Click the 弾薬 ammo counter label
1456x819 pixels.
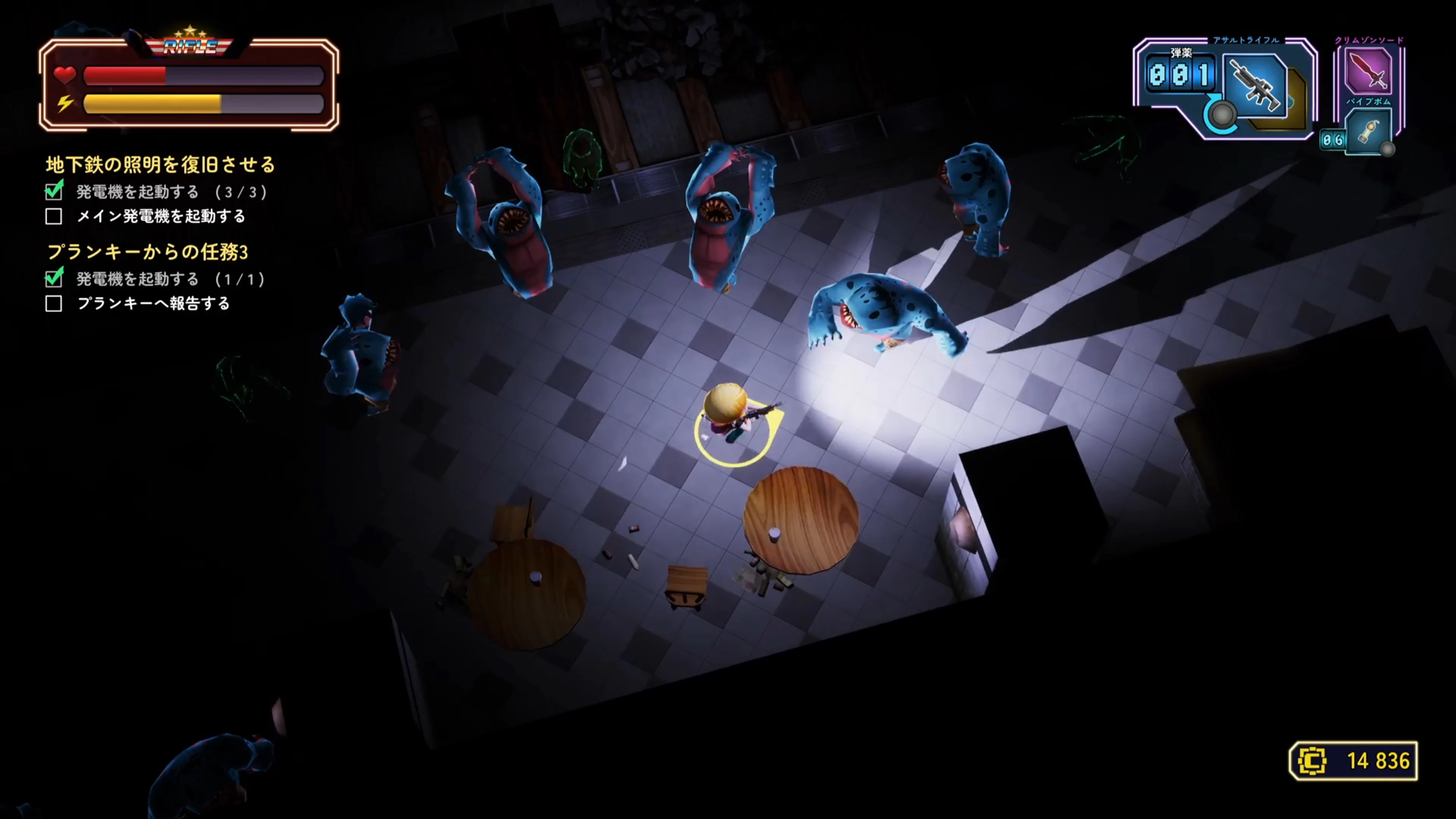(1181, 52)
